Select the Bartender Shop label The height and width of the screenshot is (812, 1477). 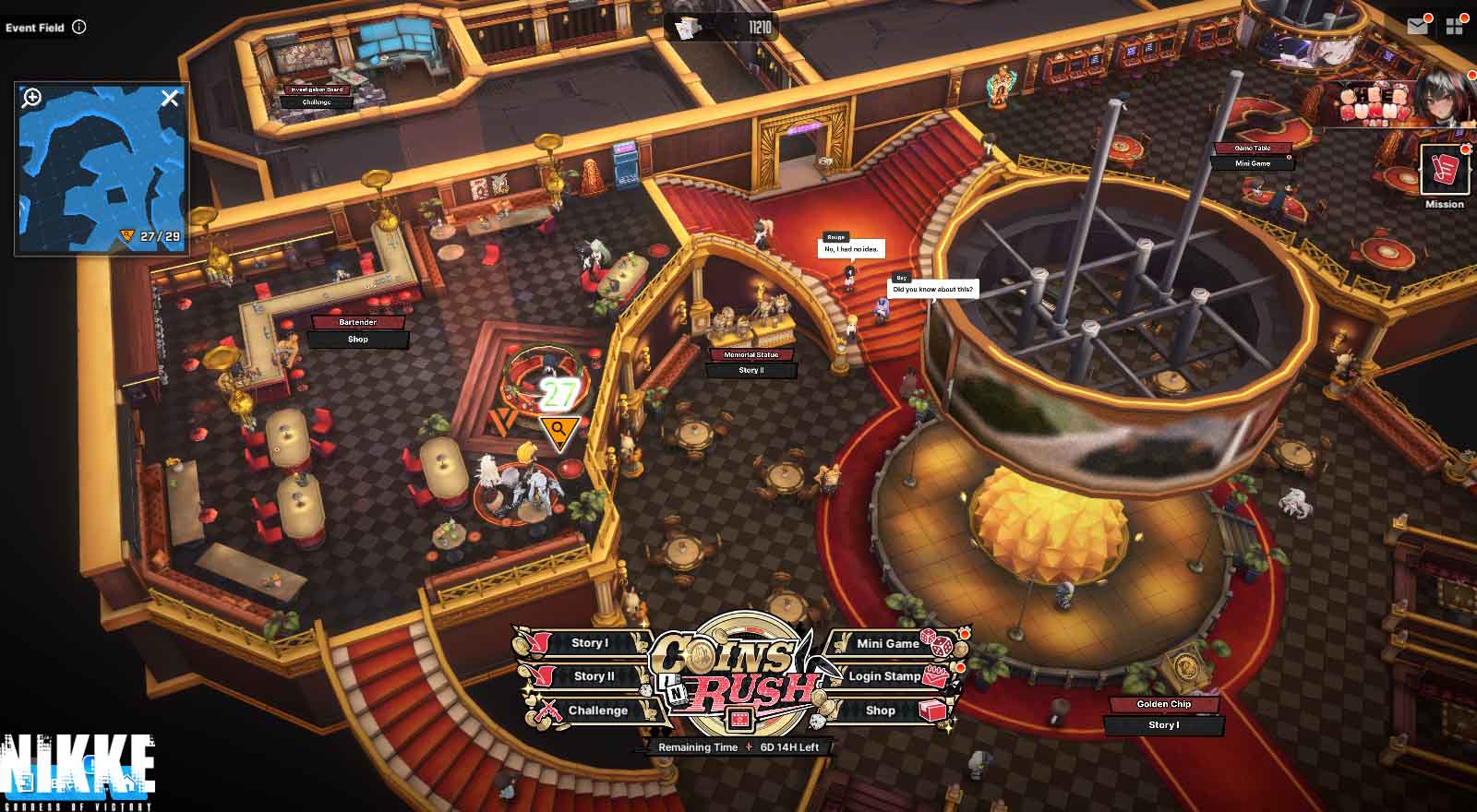(x=357, y=340)
